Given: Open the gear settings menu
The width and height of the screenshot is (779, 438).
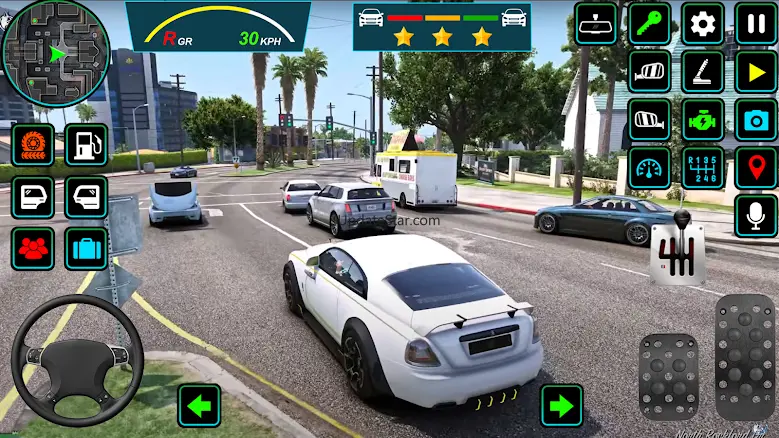Looking at the screenshot, I should 702,23.
